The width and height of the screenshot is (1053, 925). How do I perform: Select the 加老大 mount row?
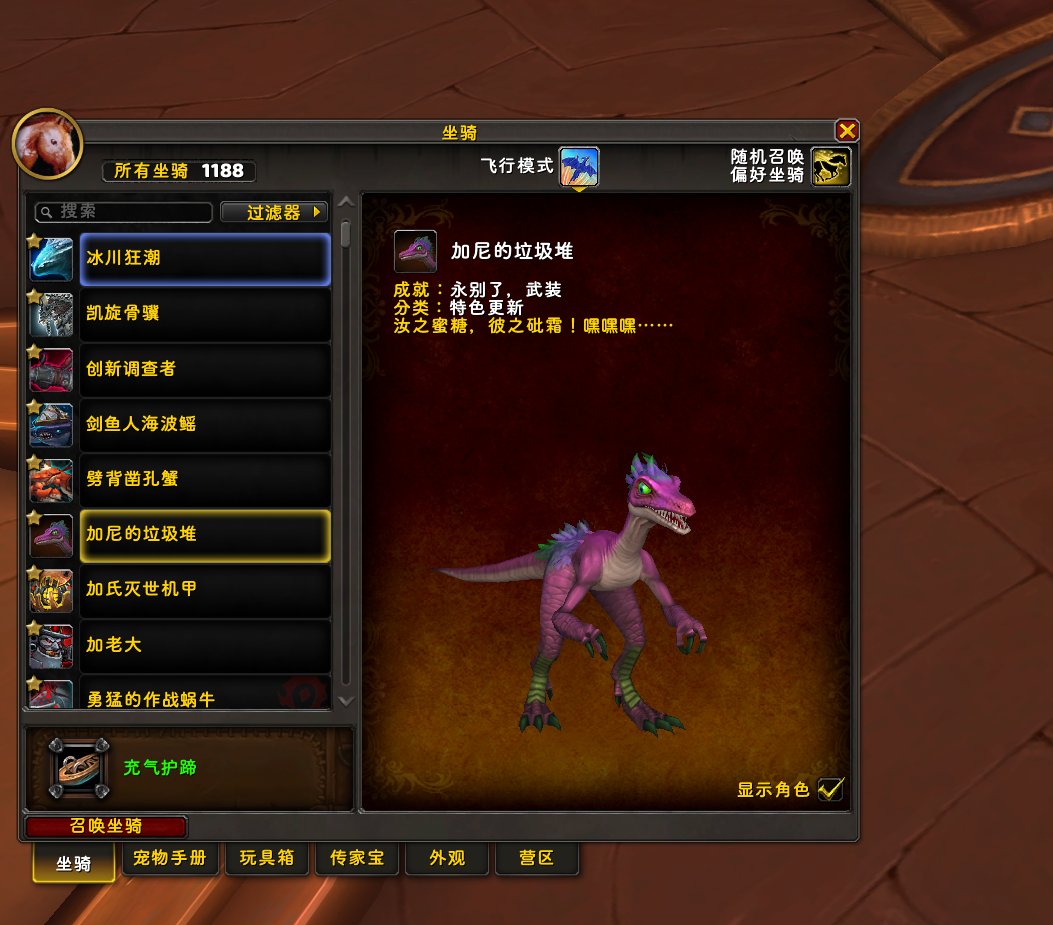(x=204, y=645)
